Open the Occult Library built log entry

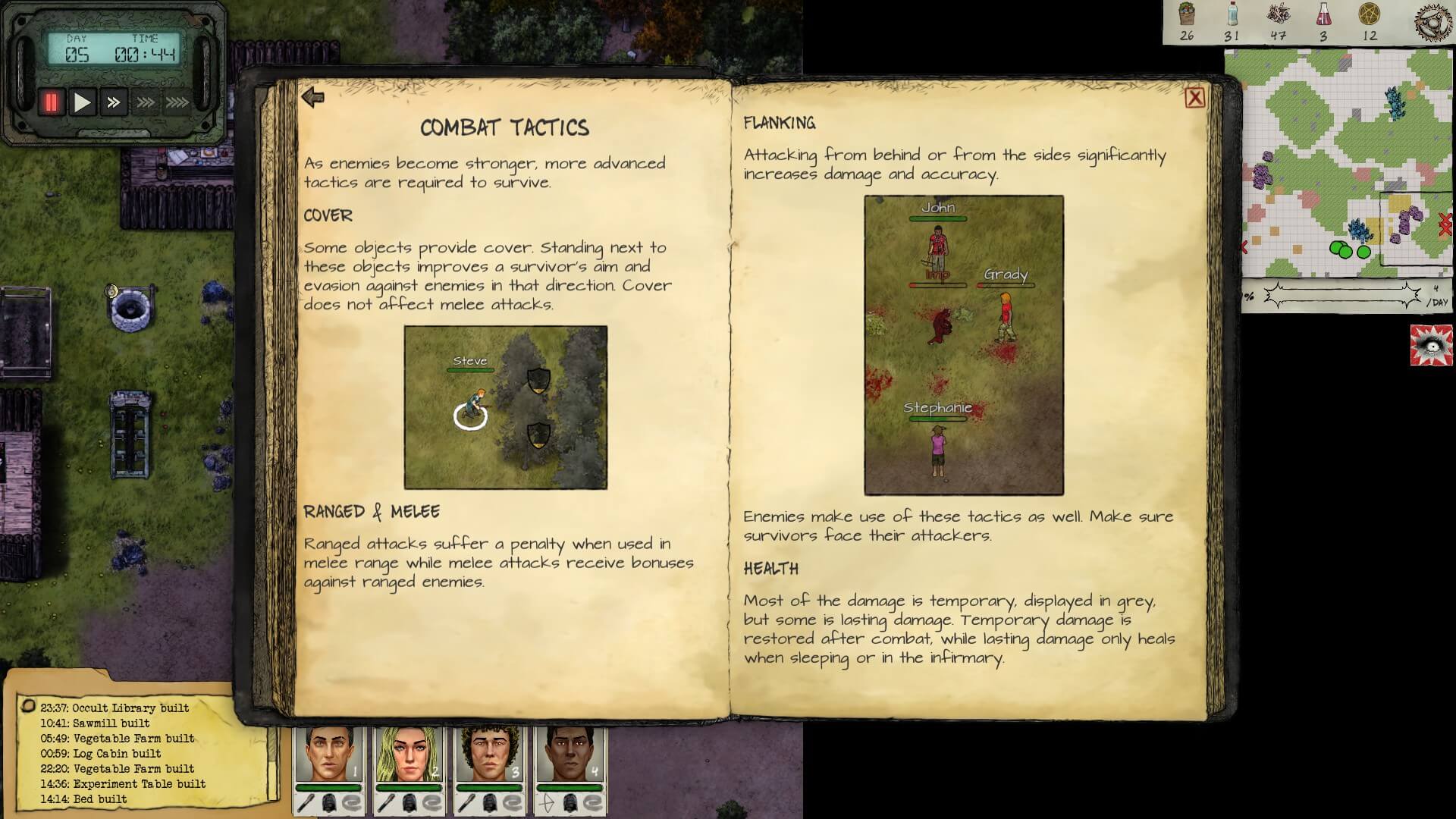tap(115, 708)
